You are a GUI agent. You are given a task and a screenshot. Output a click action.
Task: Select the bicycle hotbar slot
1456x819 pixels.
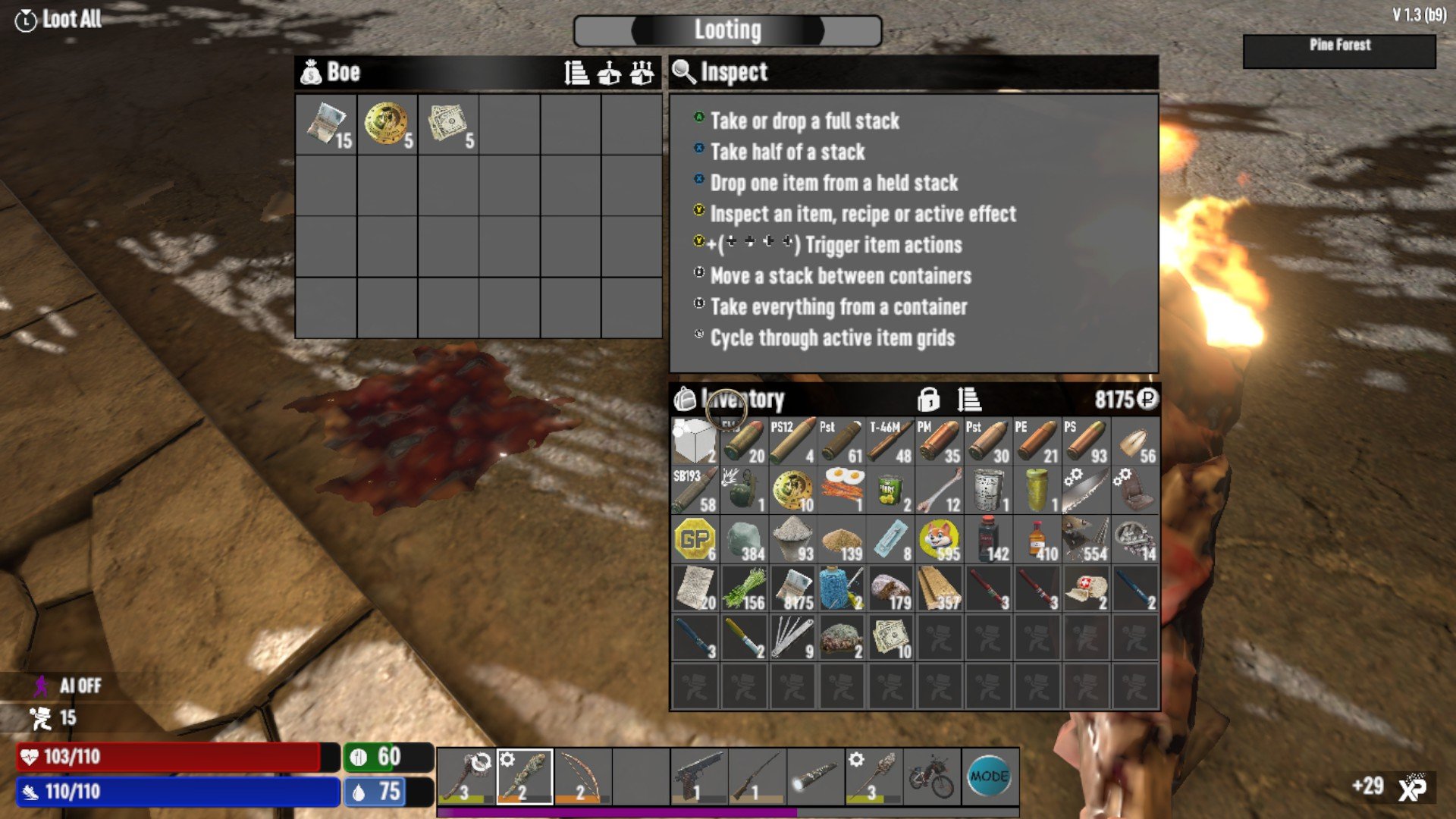pyautogui.click(x=931, y=777)
